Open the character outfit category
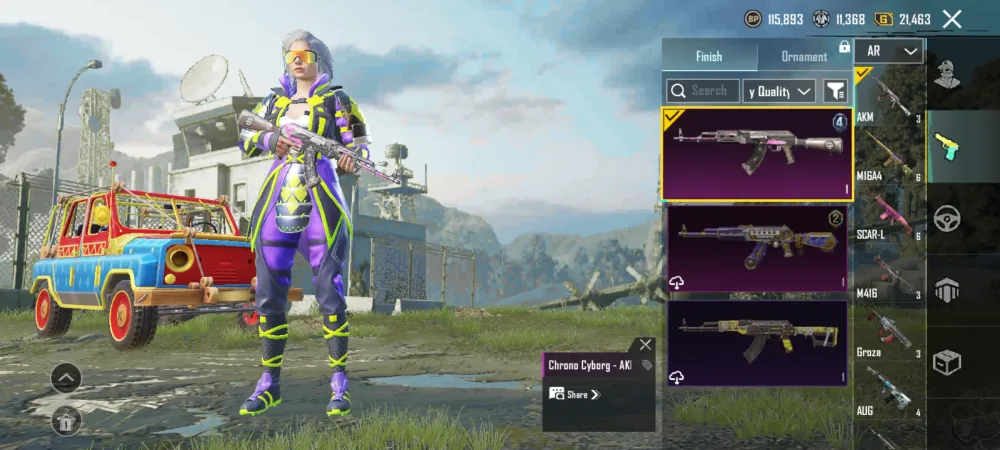Viewport: 1000px width, 450px height. [x=947, y=74]
